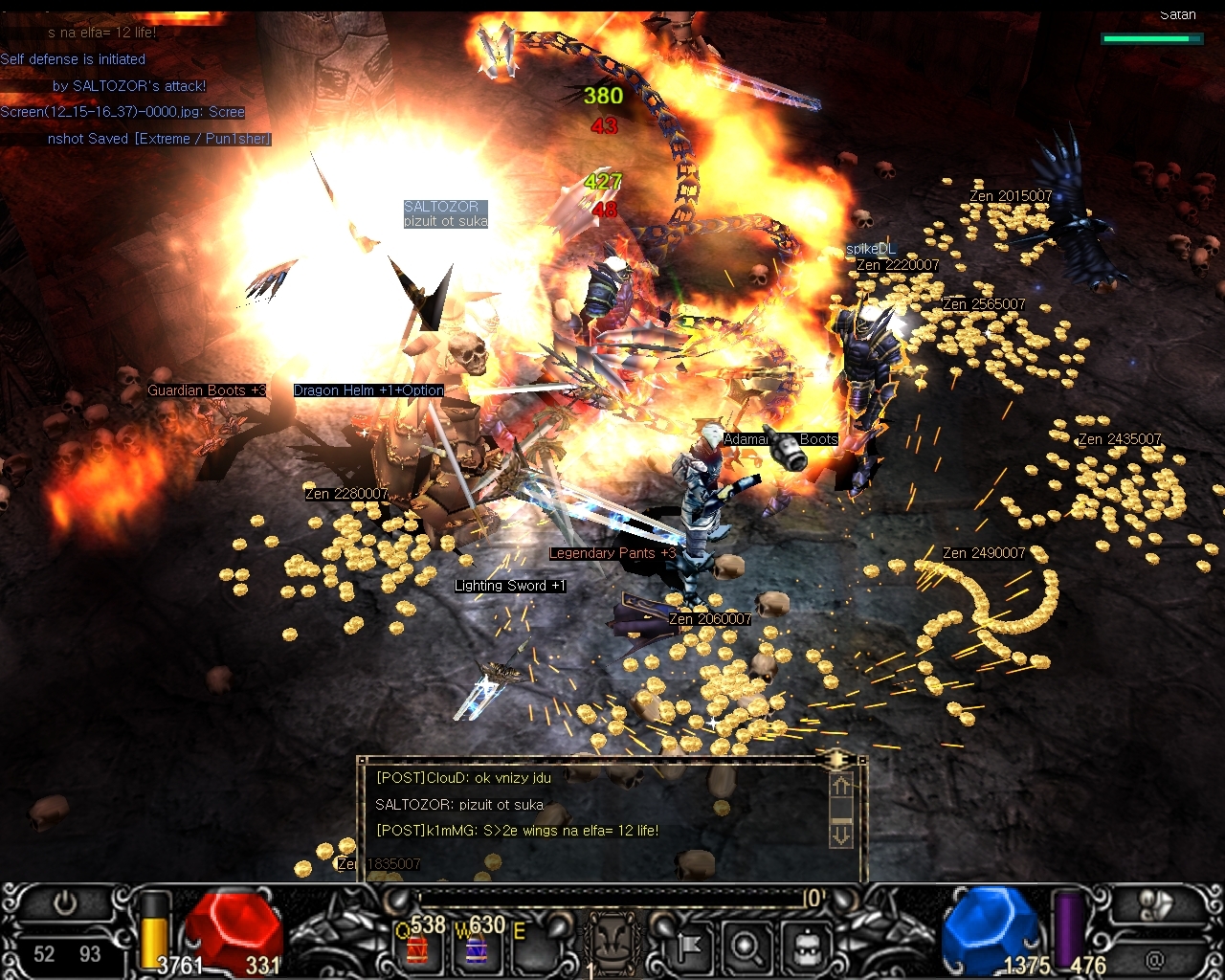Click the top-right button above the @
The height and width of the screenshot is (980, 1225).
(1156, 905)
